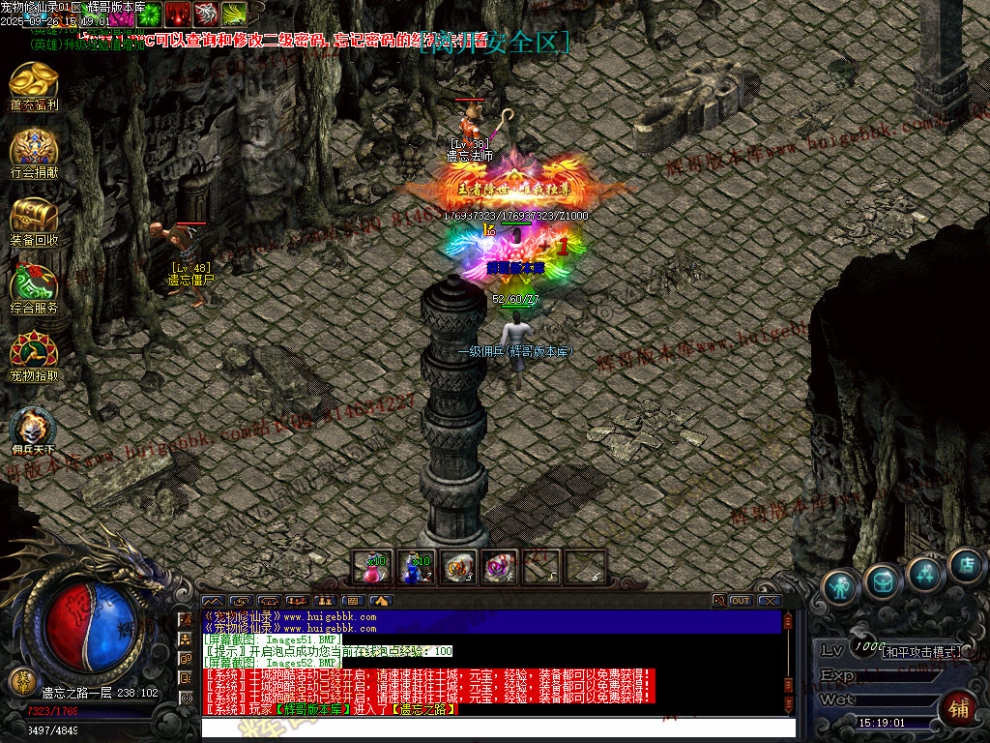Click the red 铺 stall button
990x743 pixels.
pos(958,709)
